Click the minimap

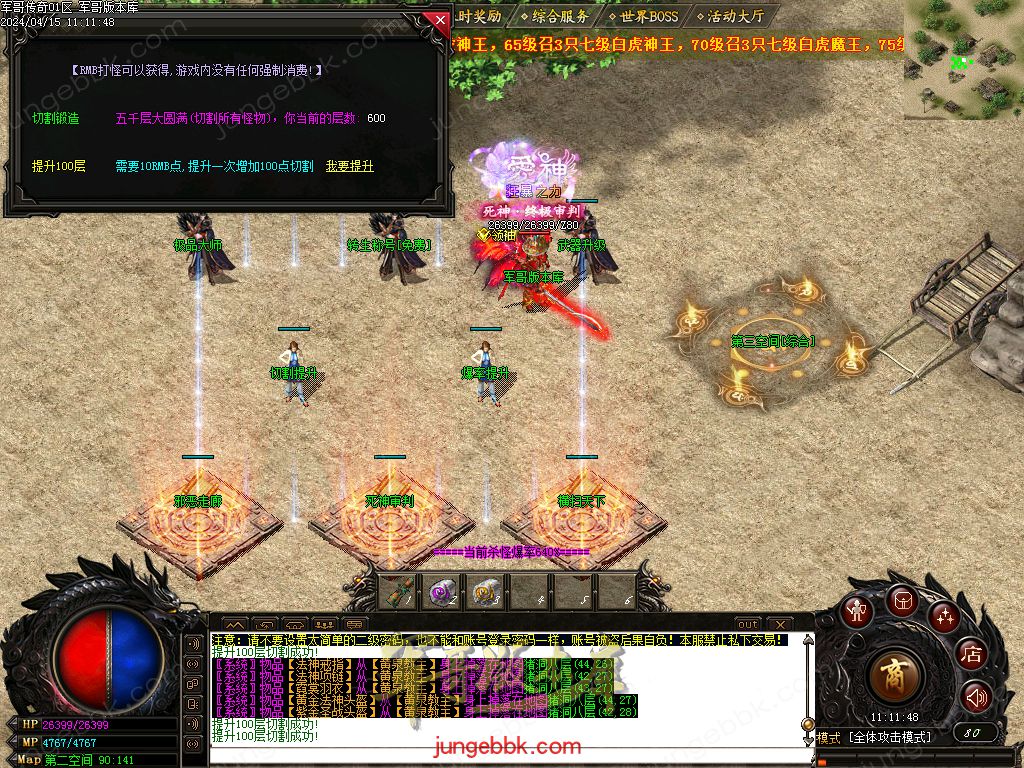point(963,60)
